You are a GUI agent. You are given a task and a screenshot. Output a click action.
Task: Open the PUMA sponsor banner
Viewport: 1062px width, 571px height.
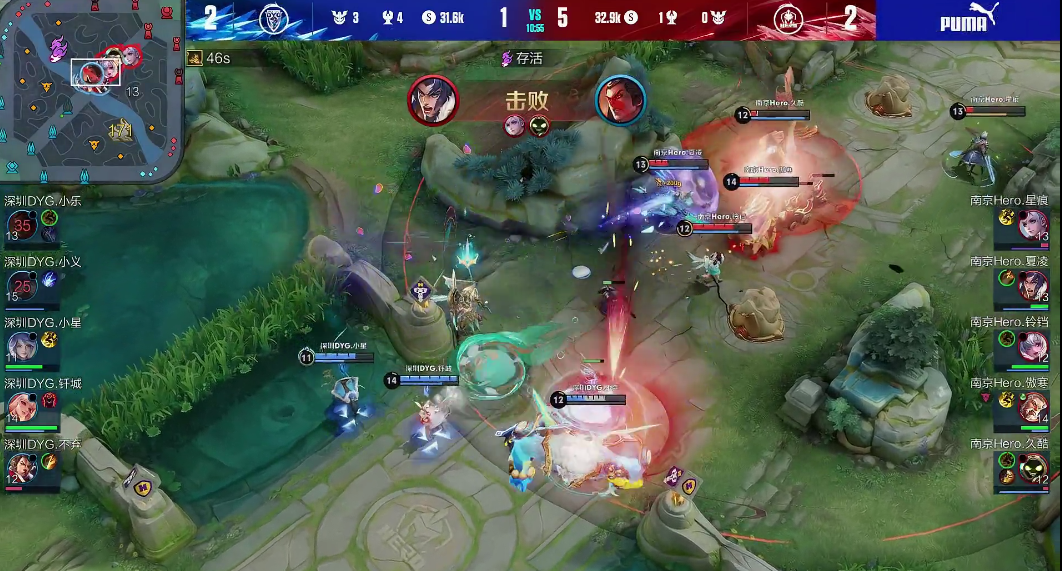[x=968, y=20]
